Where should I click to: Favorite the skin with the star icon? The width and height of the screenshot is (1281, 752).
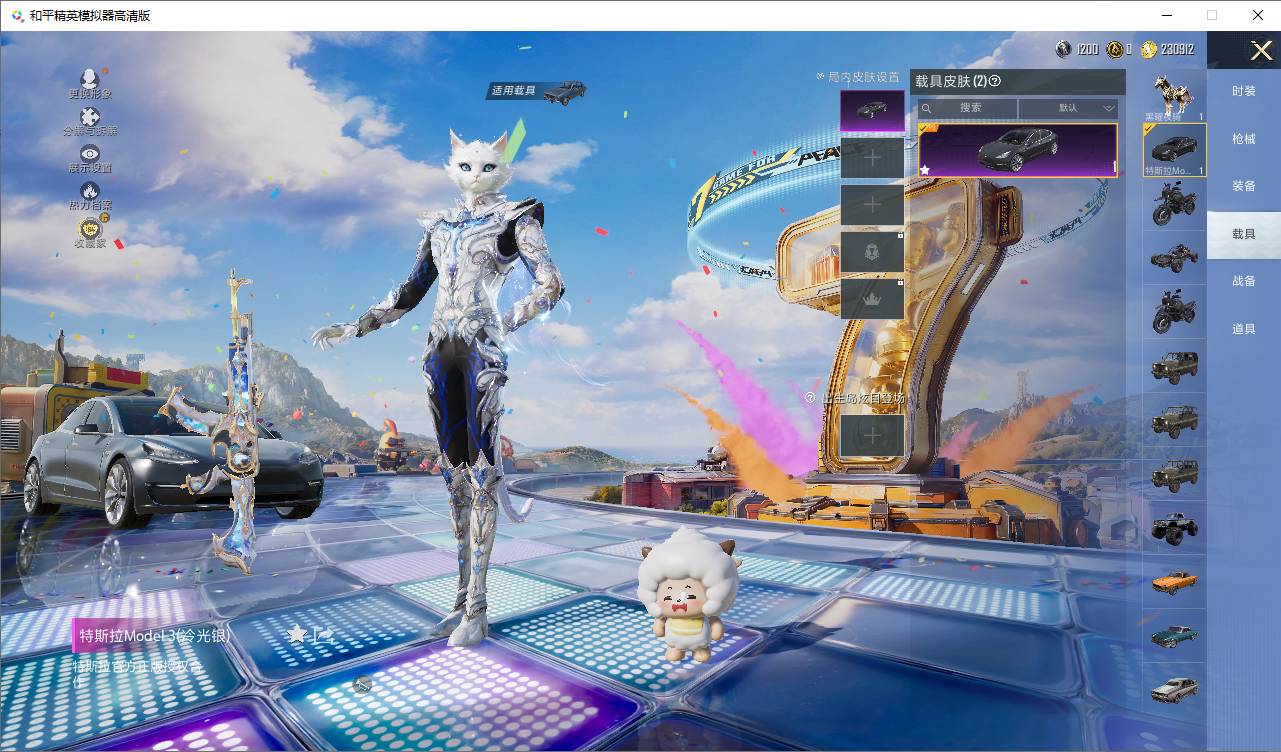point(297,634)
